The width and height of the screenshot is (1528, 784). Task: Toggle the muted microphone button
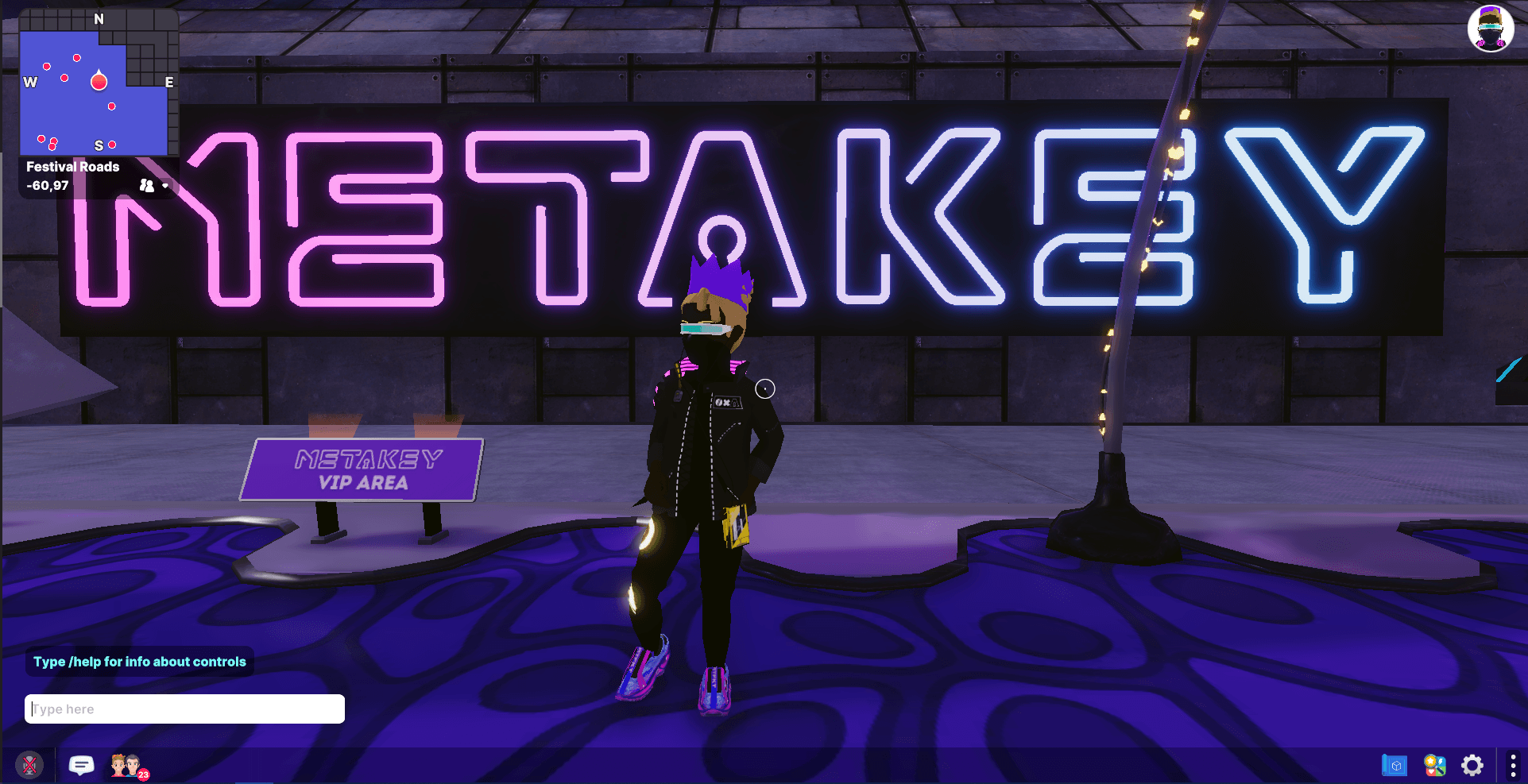(29, 765)
